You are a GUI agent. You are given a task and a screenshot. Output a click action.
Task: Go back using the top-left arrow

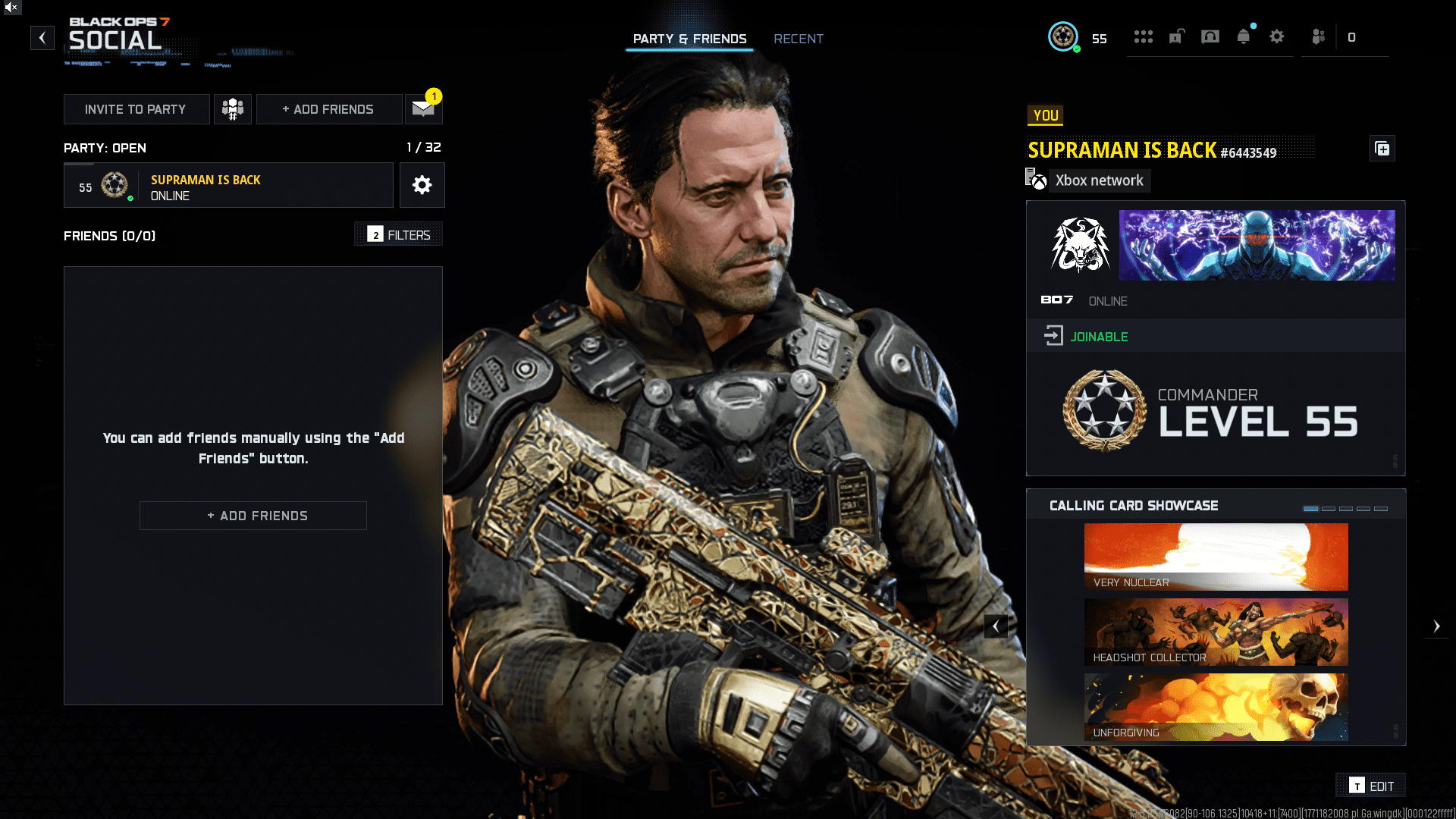pos(42,37)
